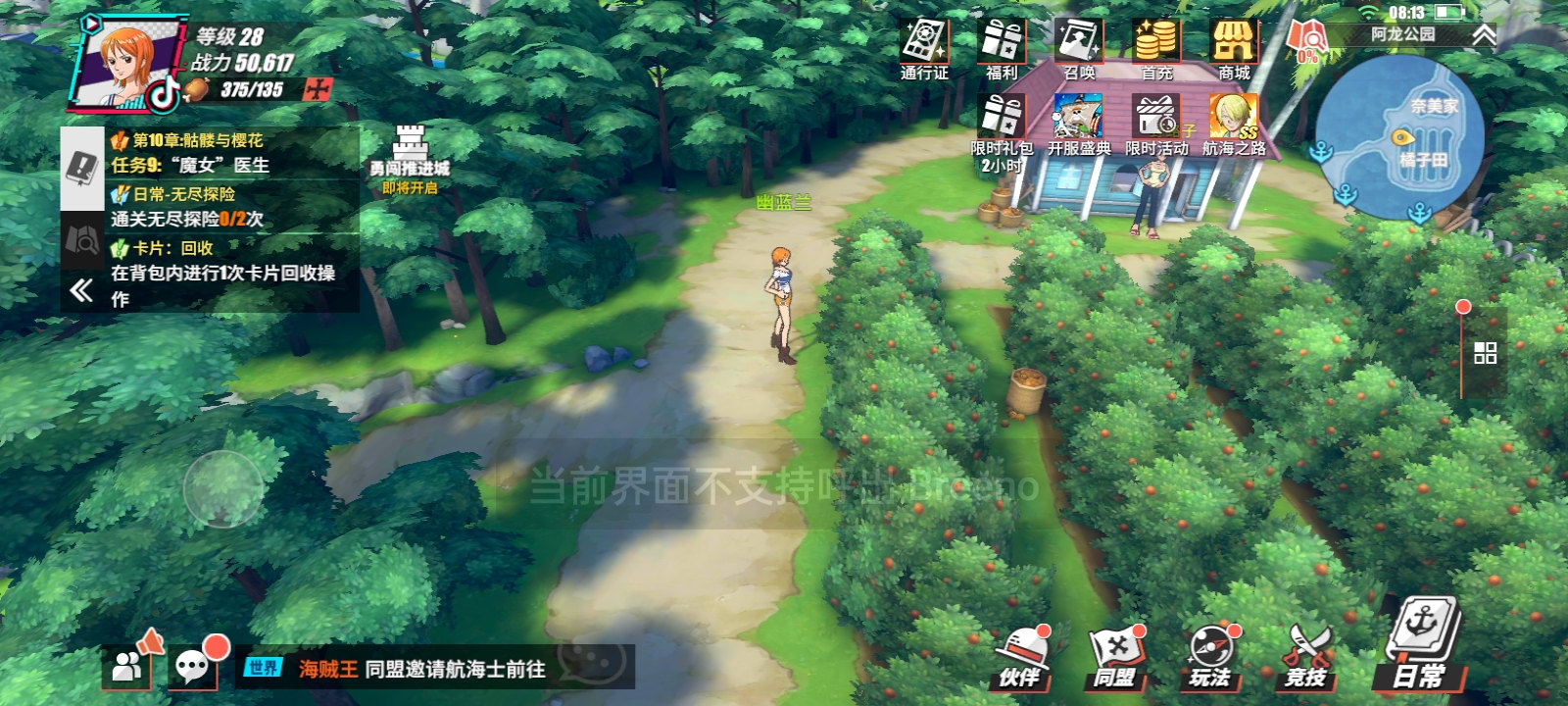Image resolution: width=1568 pixels, height=706 pixels.
Task: Open the 福利 welfare gift menu
Action: (1002, 47)
